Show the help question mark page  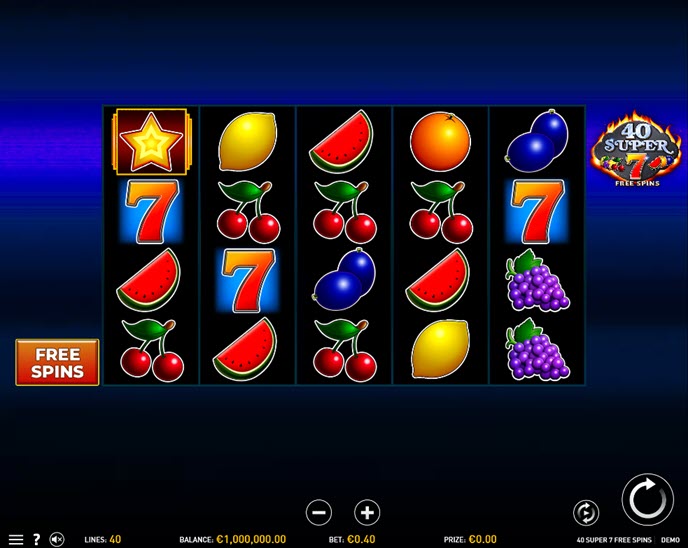pyautogui.click(x=36, y=540)
